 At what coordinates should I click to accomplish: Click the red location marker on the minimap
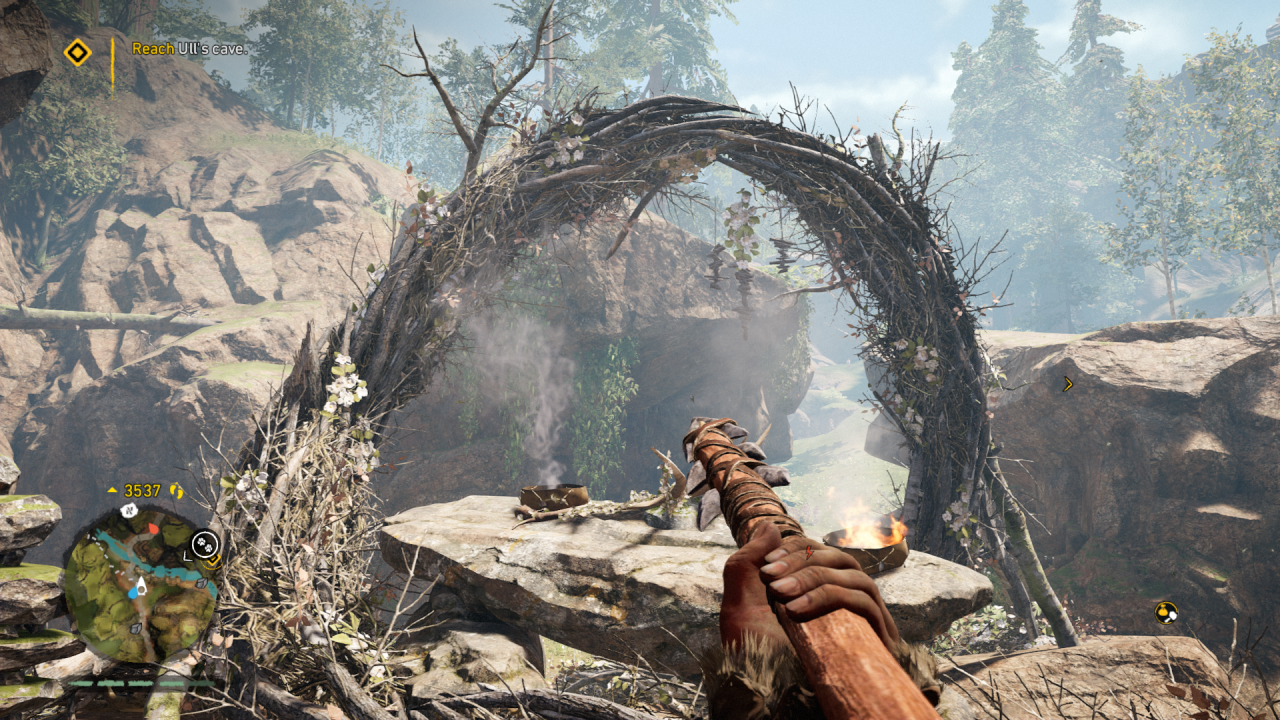[x=153, y=528]
